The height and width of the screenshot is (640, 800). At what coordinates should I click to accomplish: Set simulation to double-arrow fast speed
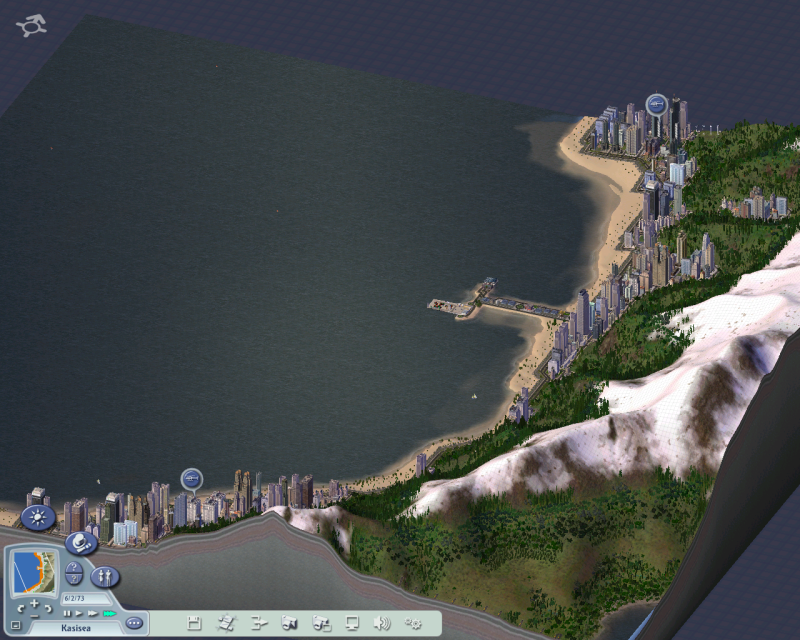tap(92, 613)
